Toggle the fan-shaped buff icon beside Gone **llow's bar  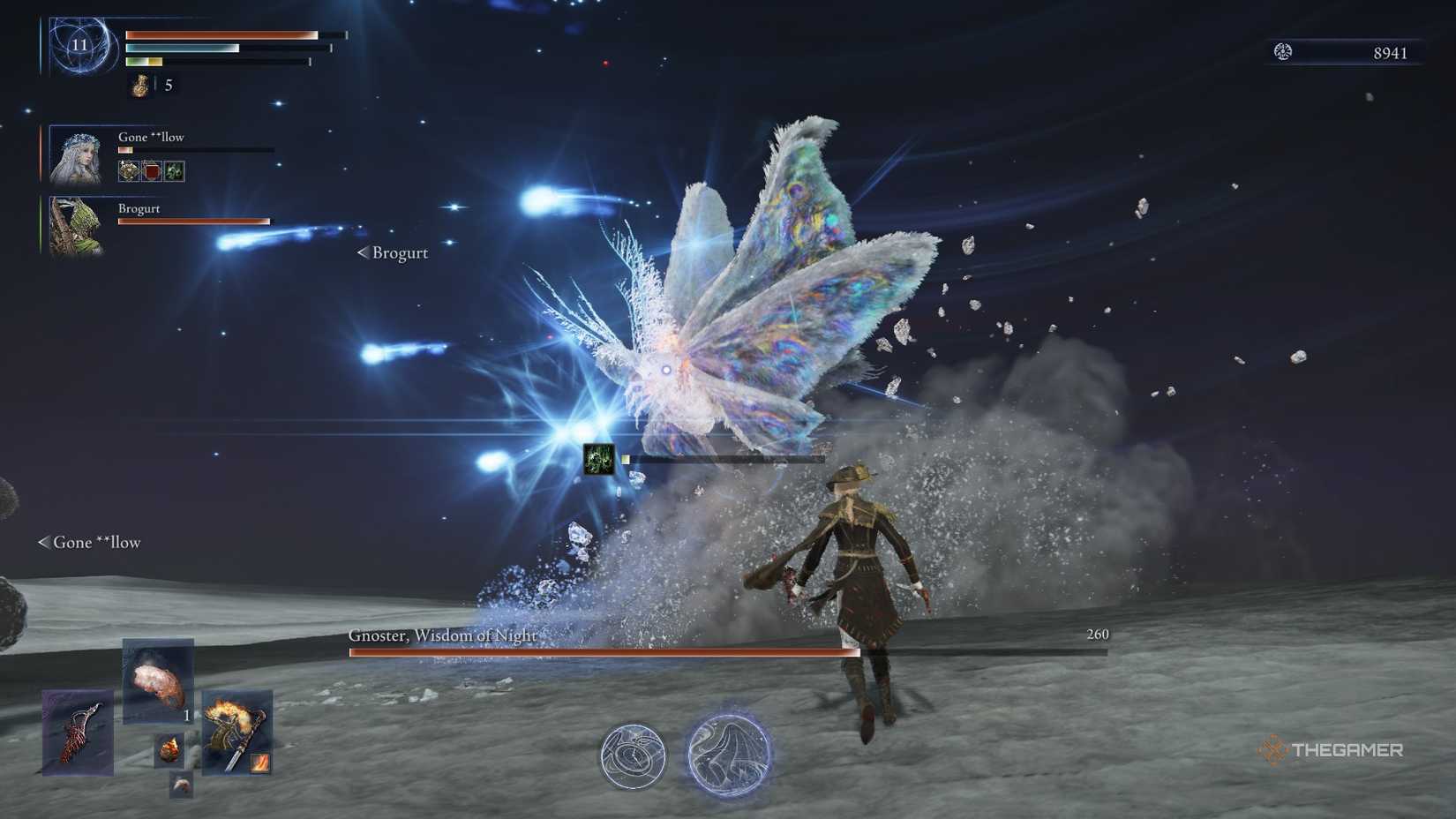(x=127, y=170)
